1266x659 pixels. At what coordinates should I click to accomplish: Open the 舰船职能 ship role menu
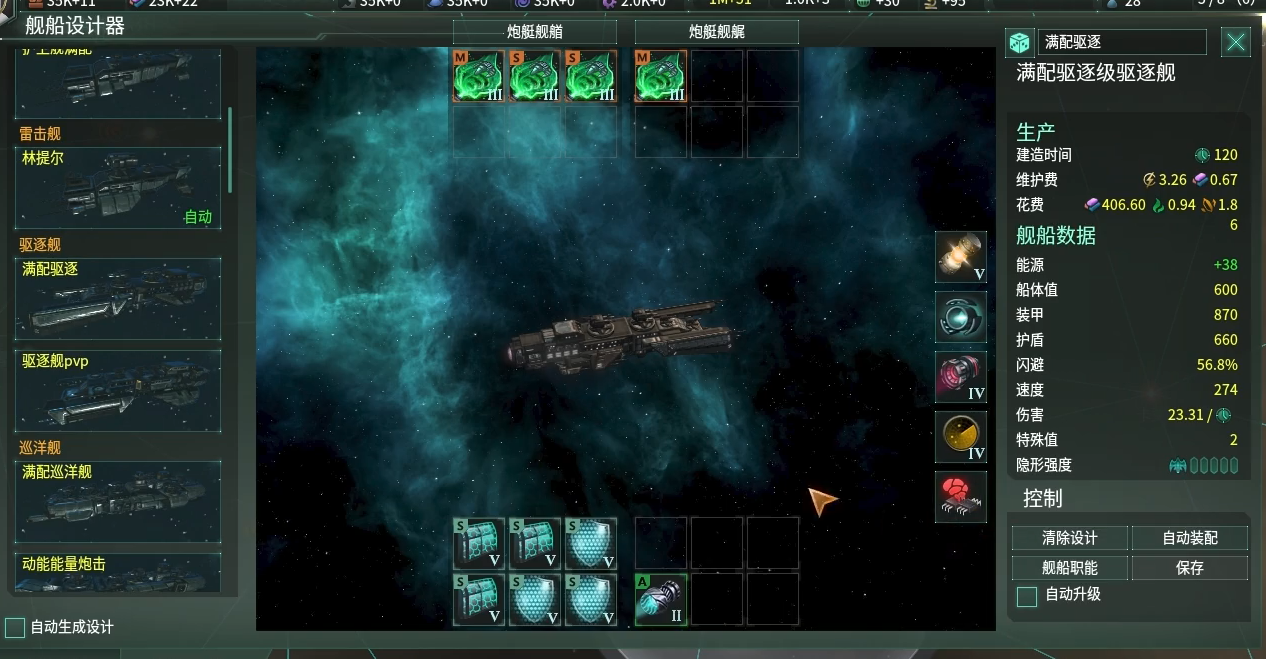[x=1069, y=568]
